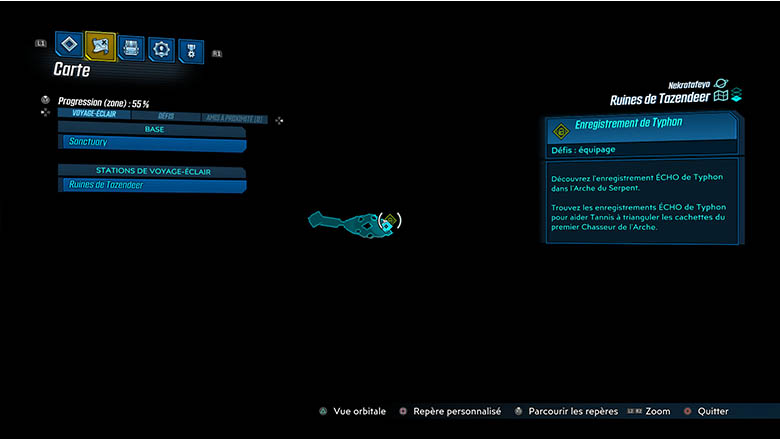Image resolution: width=780 pixels, height=439 pixels.
Task: Open the Guardian Rank medal tab
Action: coord(190,51)
